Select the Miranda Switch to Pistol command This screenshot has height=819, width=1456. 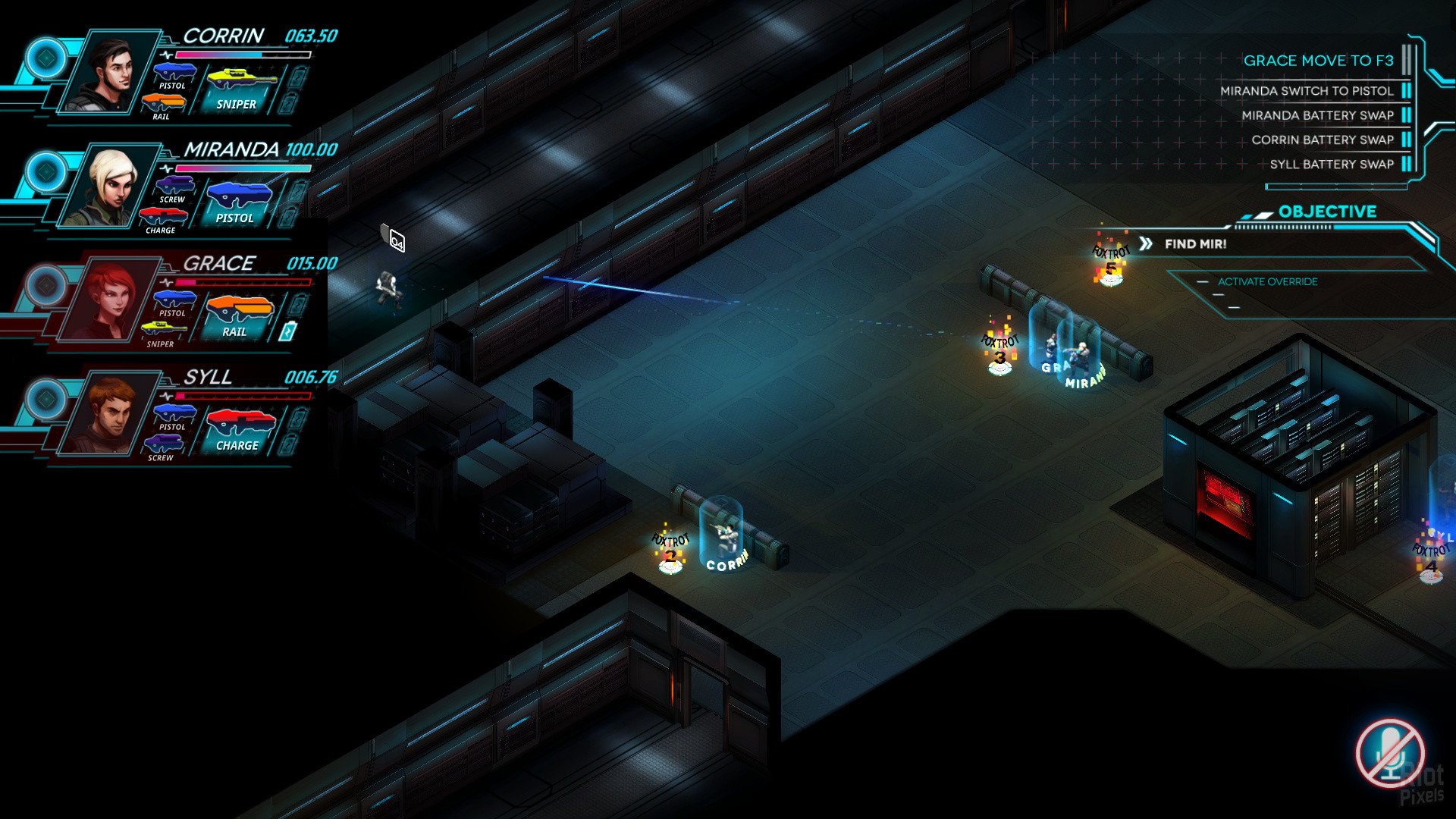1307,91
